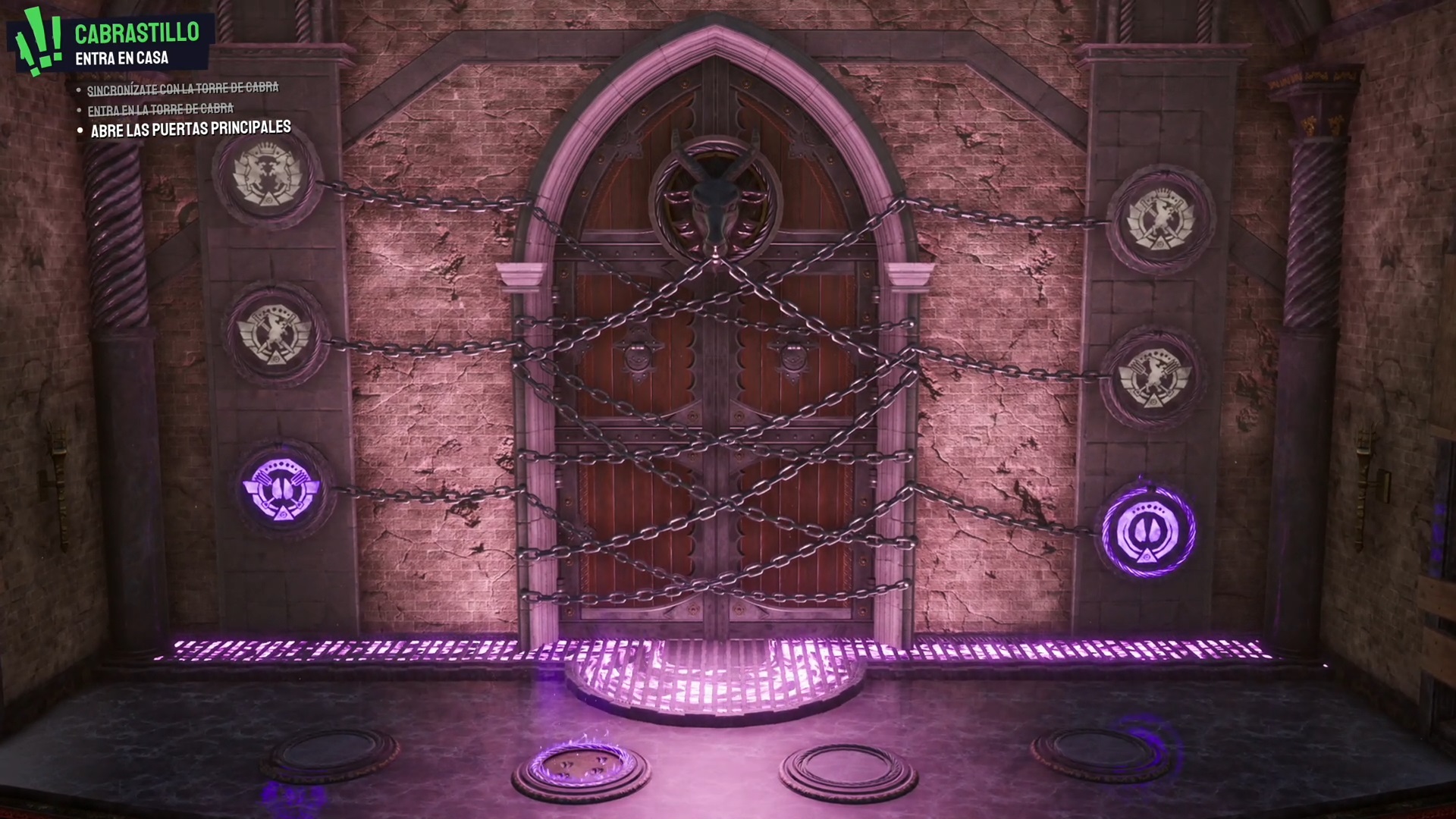Image resolution: width=1456 pixels, height=819 pixels.
Task: Select the 'Sincronízate con la torre de cabra' objective
Action: (183, 89)
